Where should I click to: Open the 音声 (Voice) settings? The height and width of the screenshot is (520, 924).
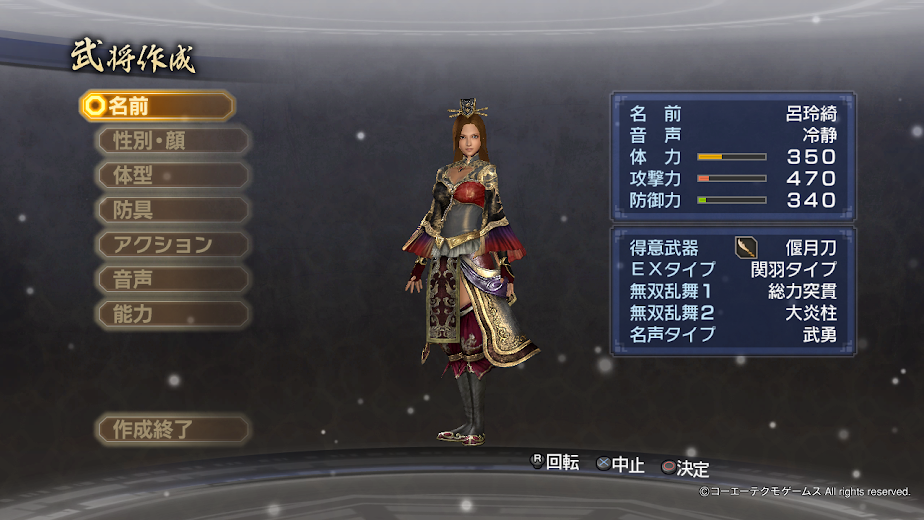[171, 279]
